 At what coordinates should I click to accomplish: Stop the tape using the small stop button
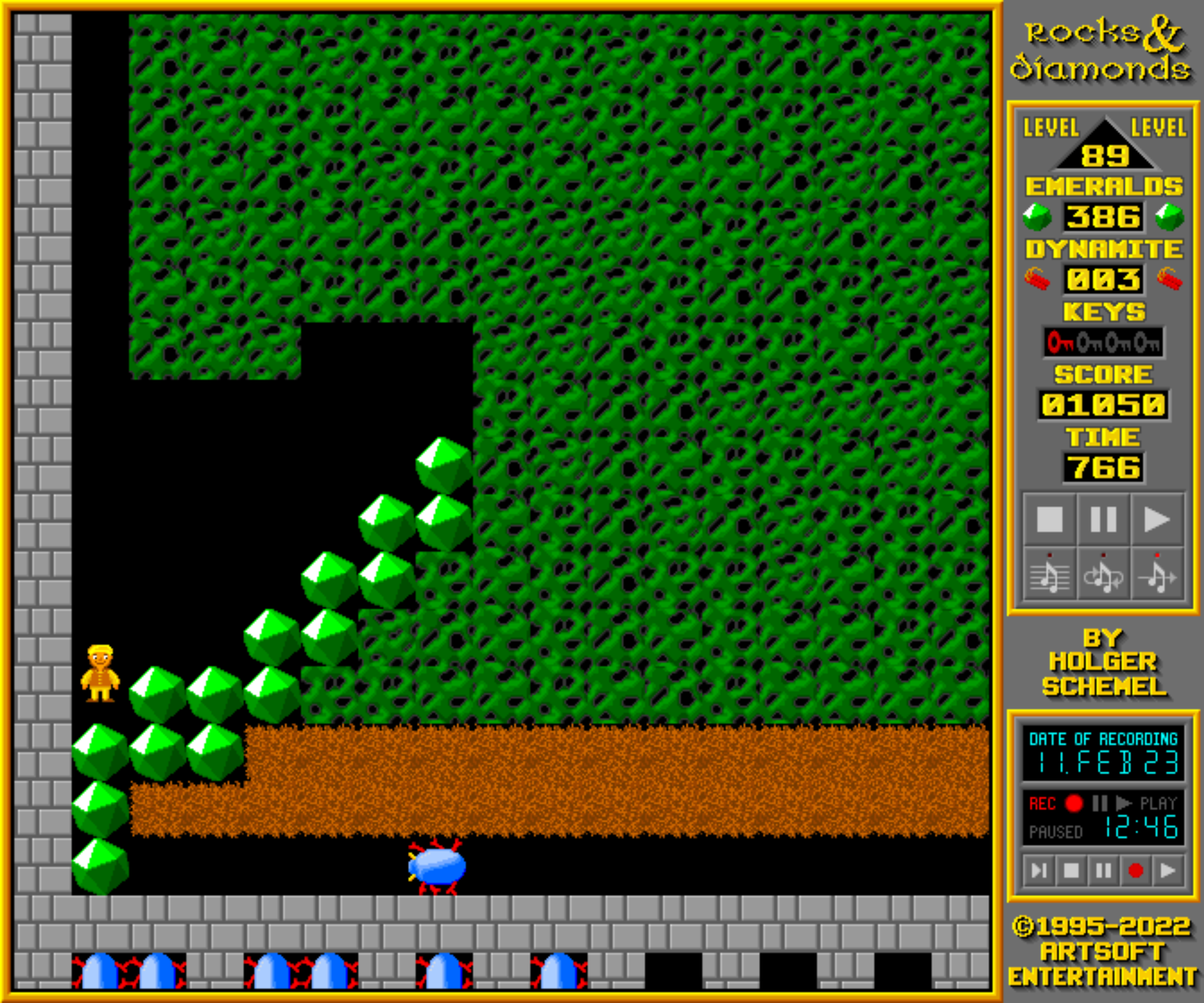[x=1071, y=871]
